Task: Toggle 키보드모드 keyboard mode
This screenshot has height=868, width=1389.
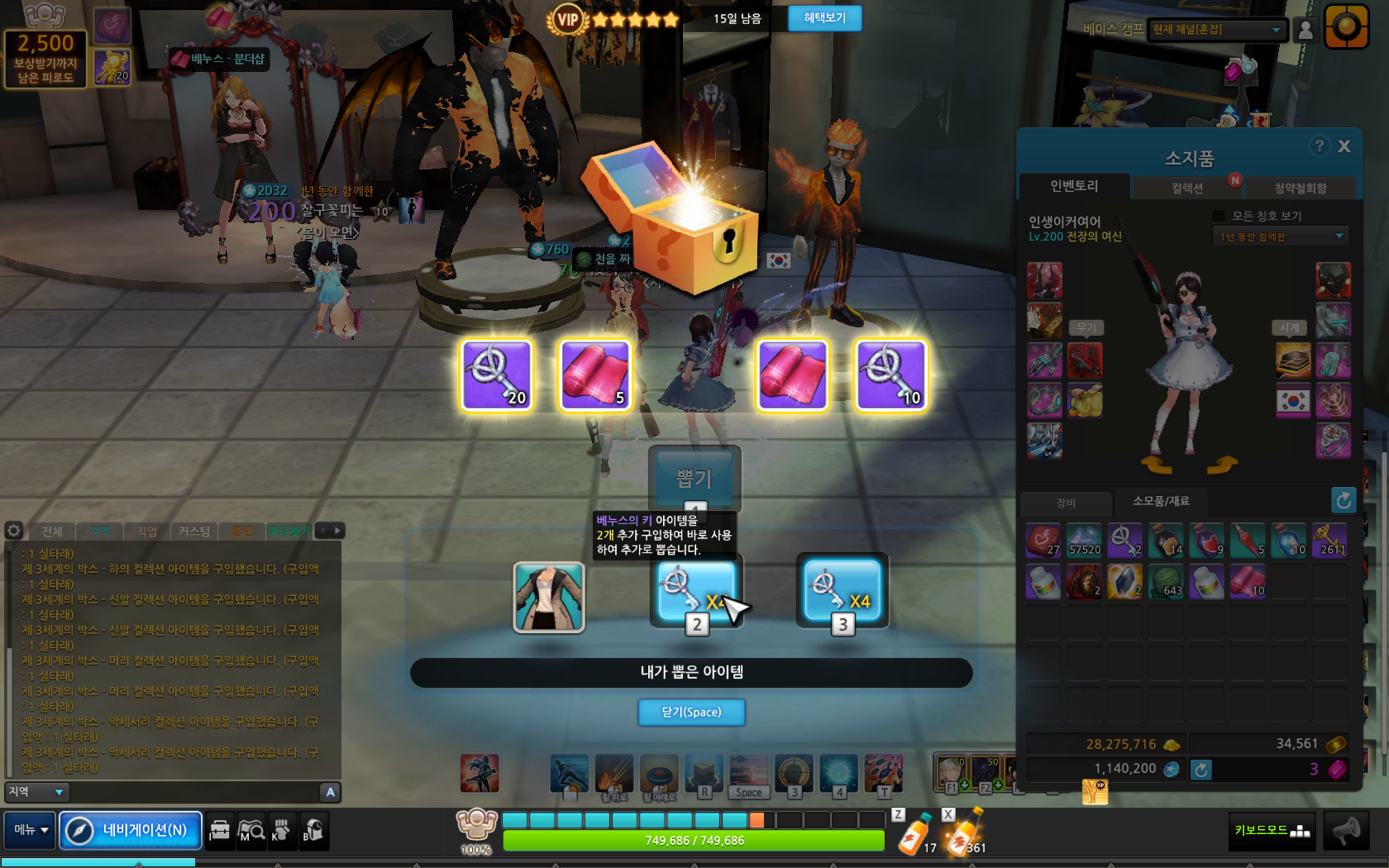Action: point(1272,831)
